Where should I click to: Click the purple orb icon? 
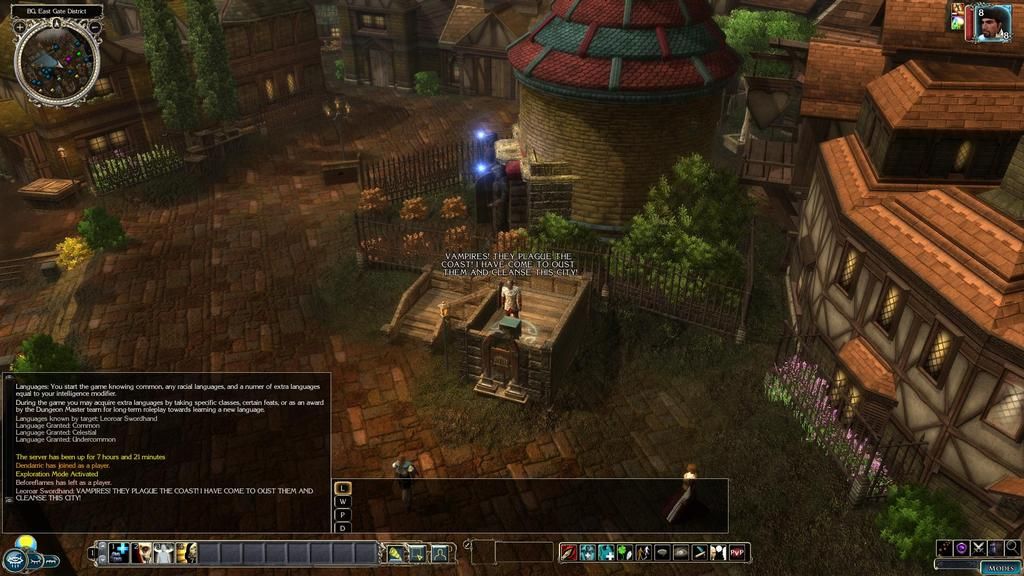click(961, 547)
